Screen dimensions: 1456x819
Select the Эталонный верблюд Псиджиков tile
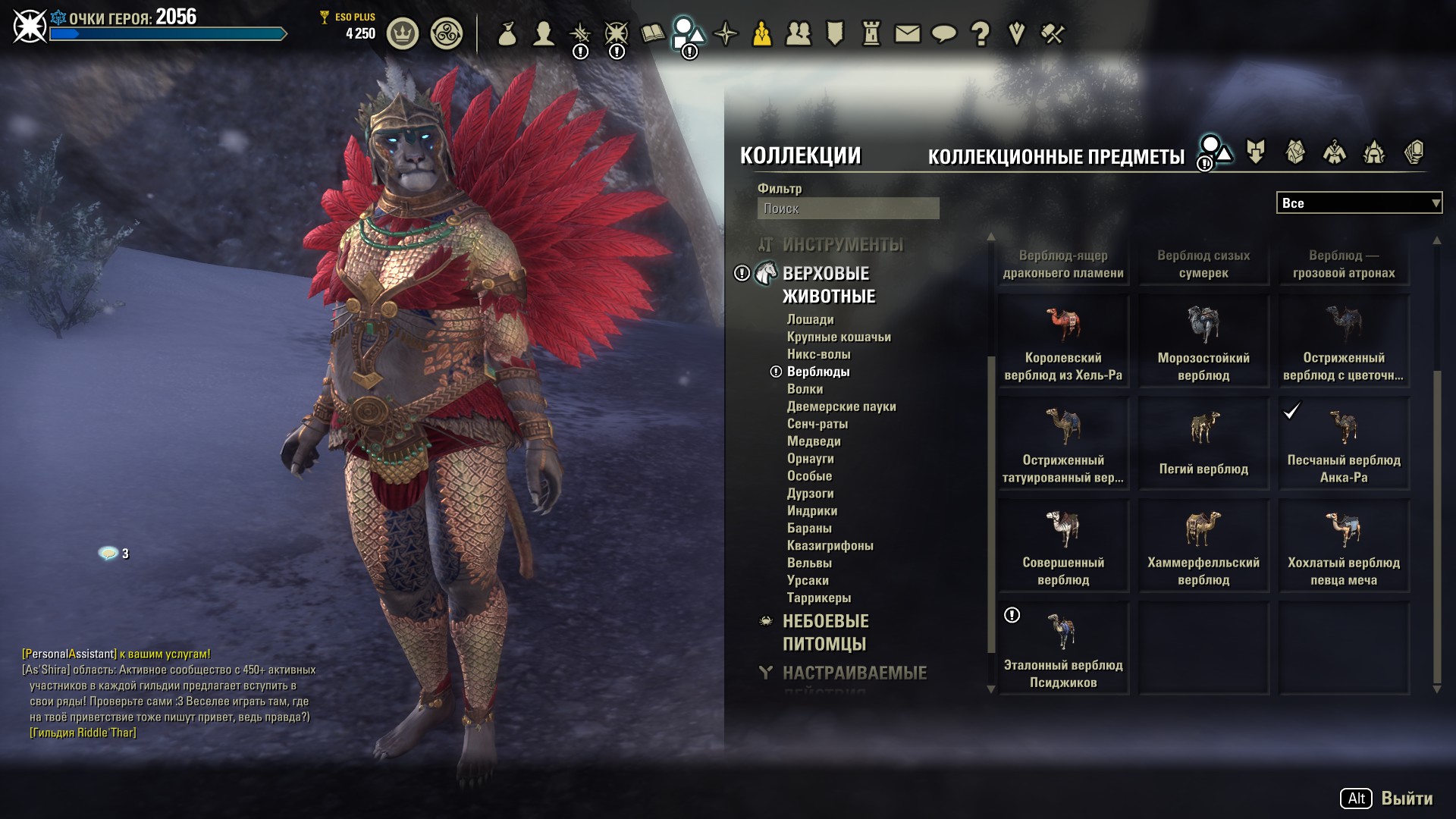pyautogui.click(x=1063, y=649)
